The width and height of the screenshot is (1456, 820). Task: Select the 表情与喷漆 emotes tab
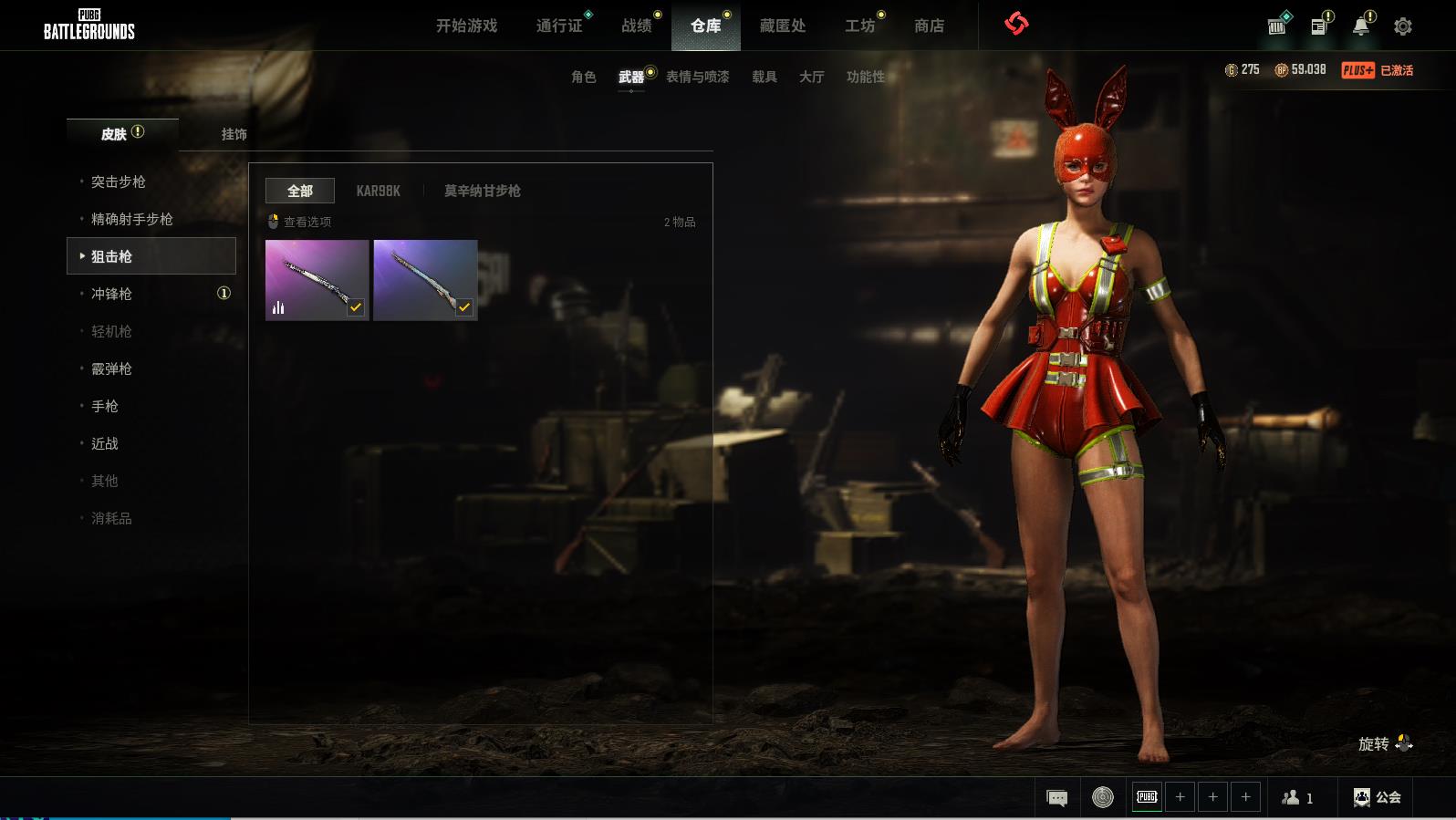[x=698, y=77]
